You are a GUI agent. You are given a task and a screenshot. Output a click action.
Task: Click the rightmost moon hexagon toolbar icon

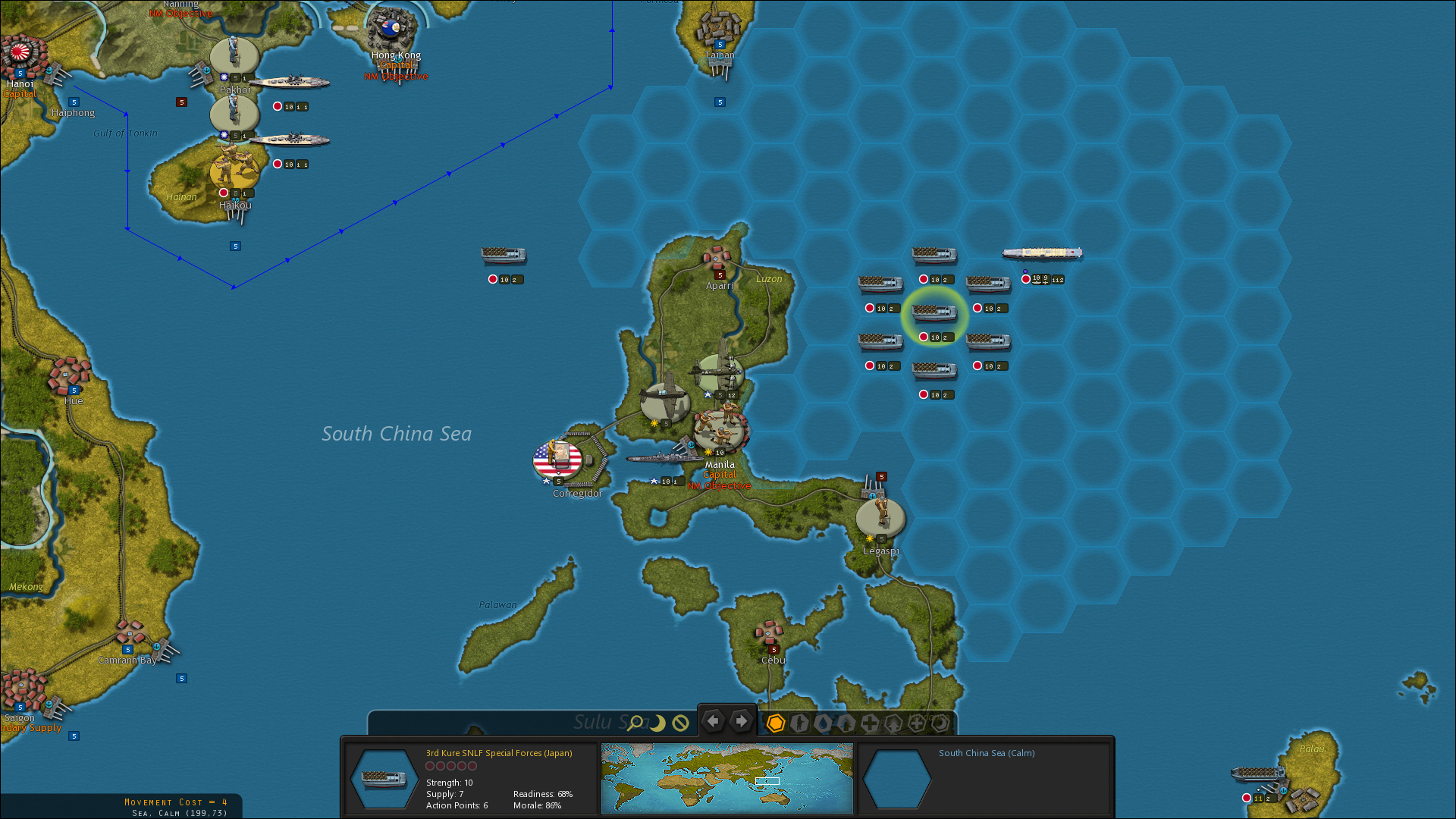[x=941, y=723]
